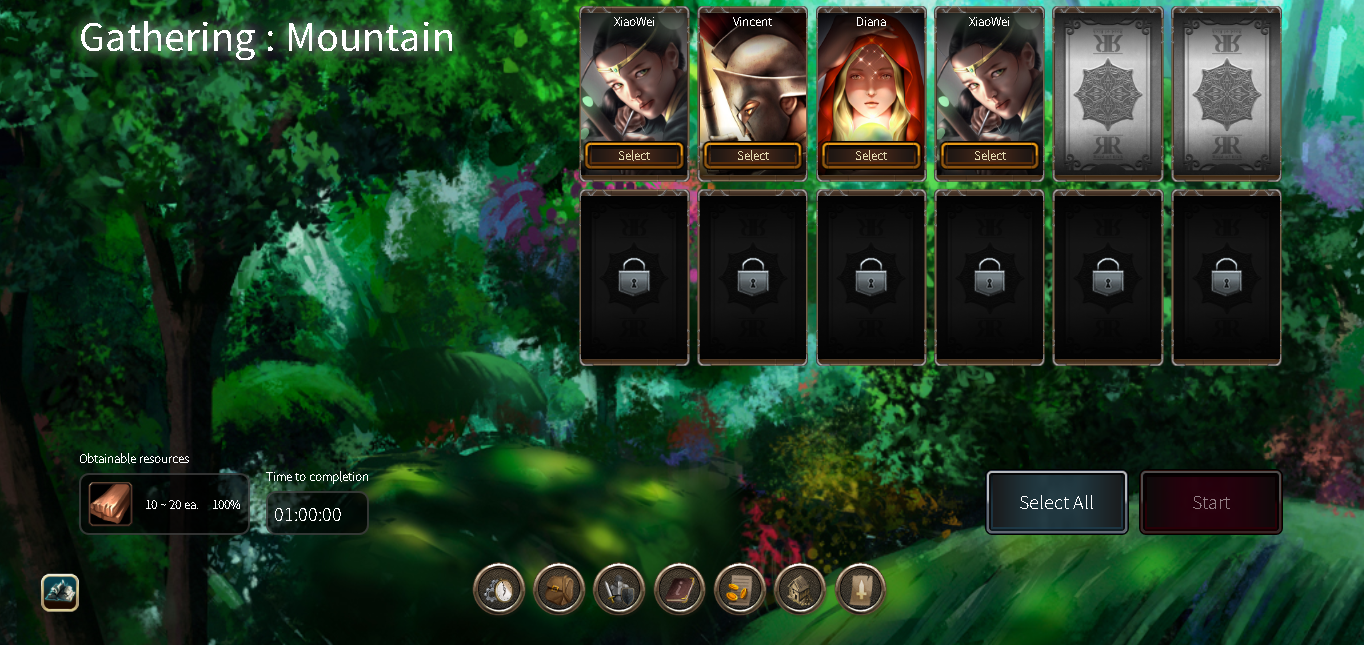This screenshot has width=1364, height=645.
Task: Open the house building icon
Action: (800, 589)
